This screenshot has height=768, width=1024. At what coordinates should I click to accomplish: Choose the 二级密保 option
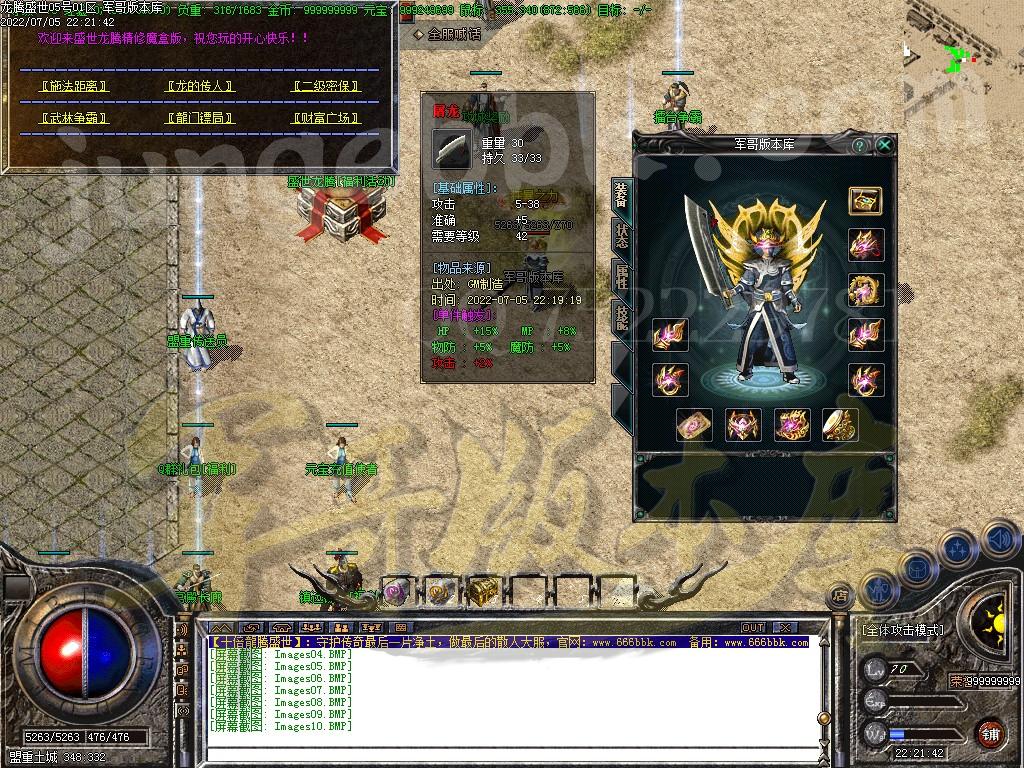coord(324,86)
